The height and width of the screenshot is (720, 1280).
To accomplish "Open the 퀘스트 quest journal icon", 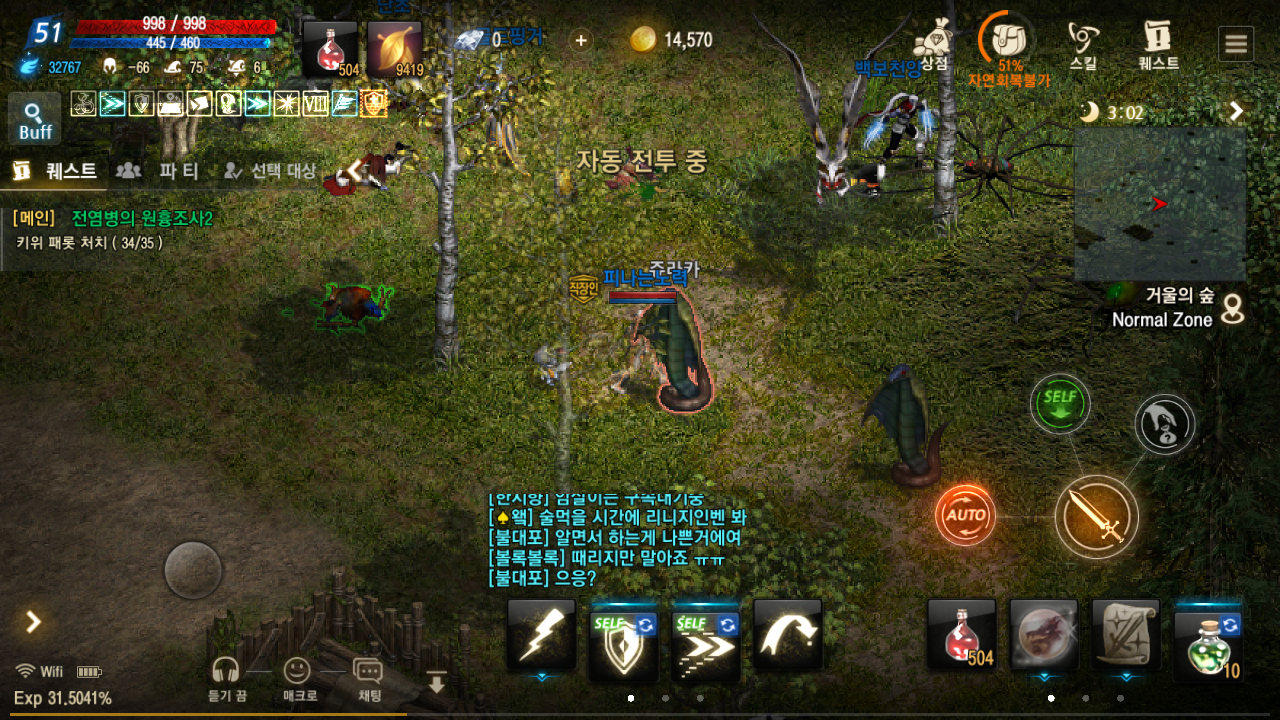I will [1158, 44].
